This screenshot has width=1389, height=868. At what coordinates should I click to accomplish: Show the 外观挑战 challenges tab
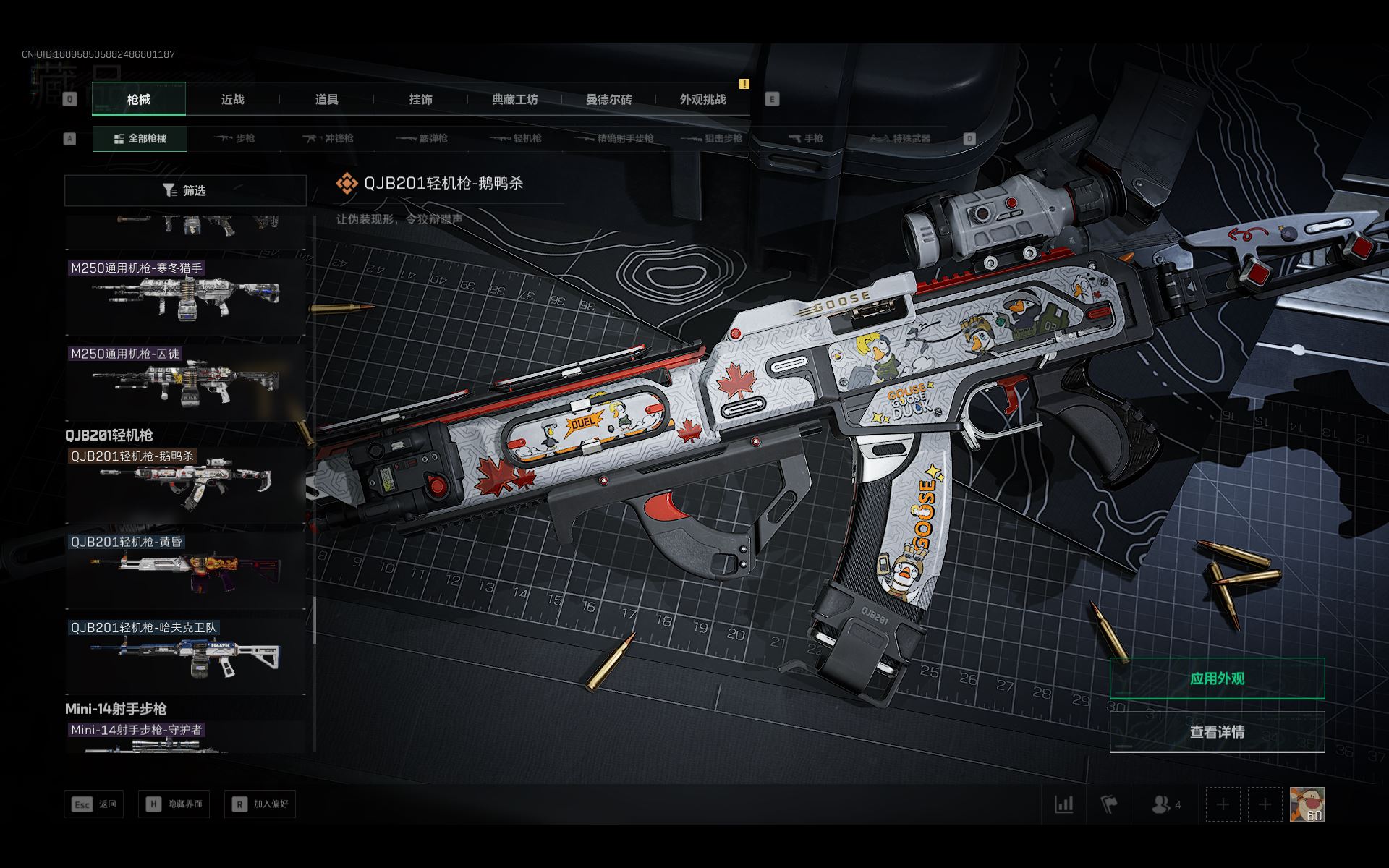702,99
